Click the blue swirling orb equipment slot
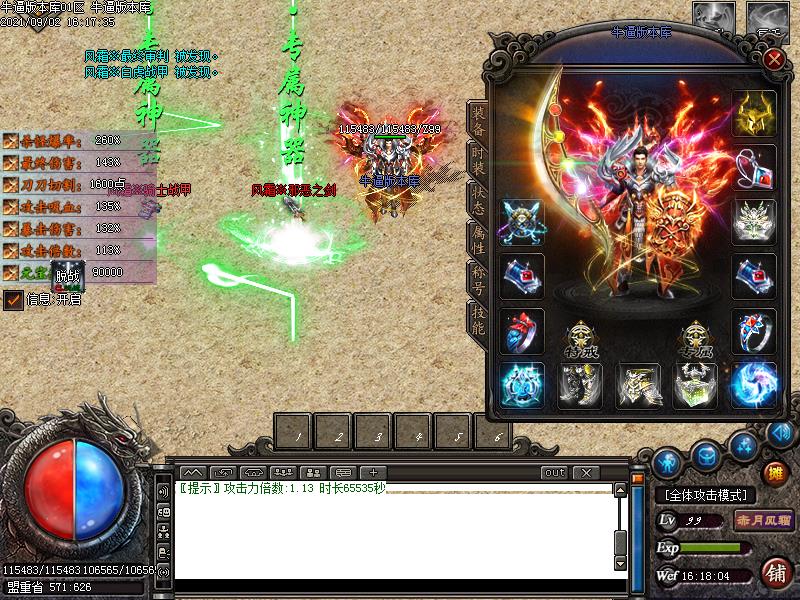This screenshot has height=600, width=800. tap(754, 385)
